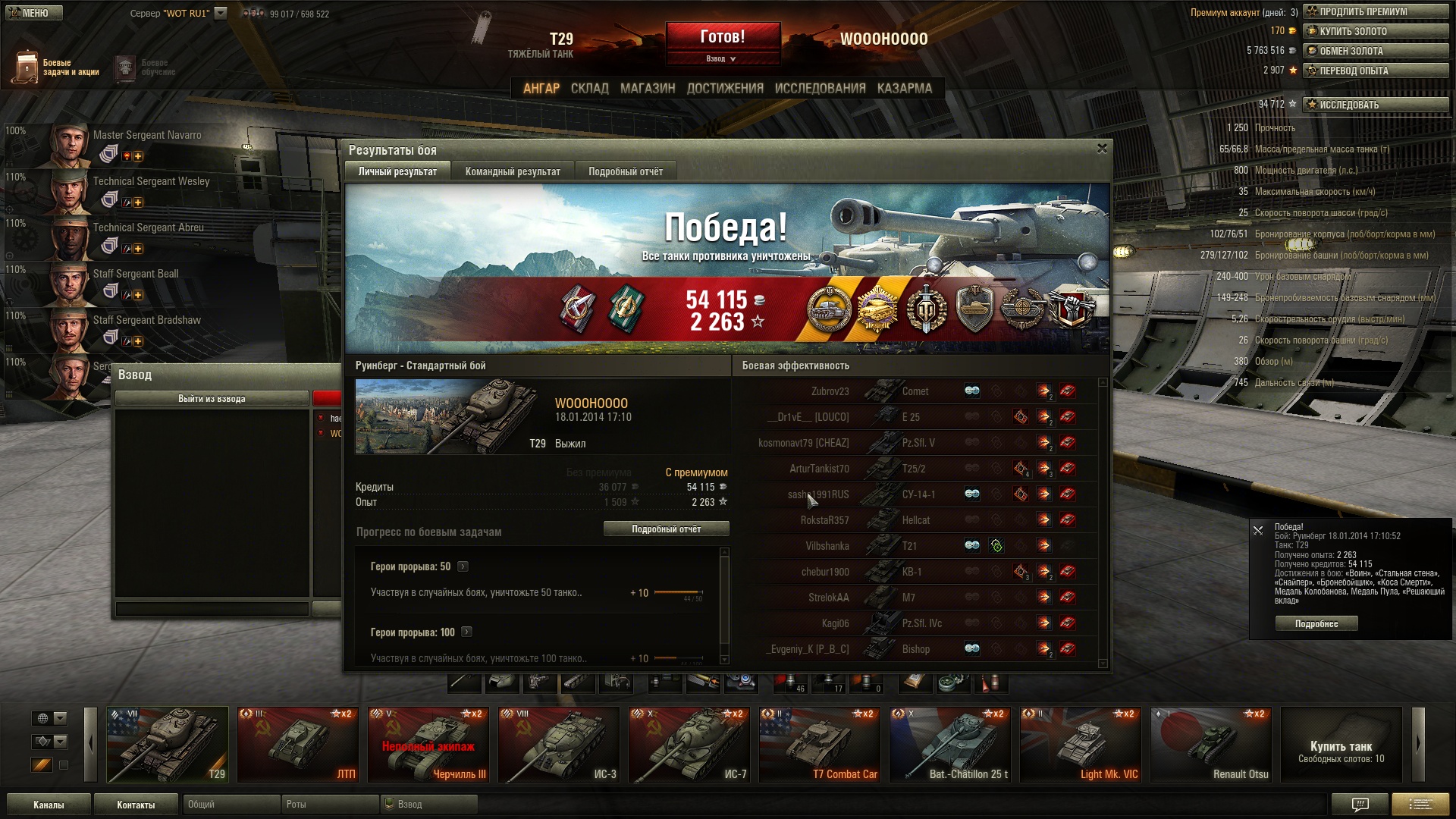The width and height of the screenshot is (1456, 819).
Task: Go to the СКЛАД section
Action: click(589, 89)
